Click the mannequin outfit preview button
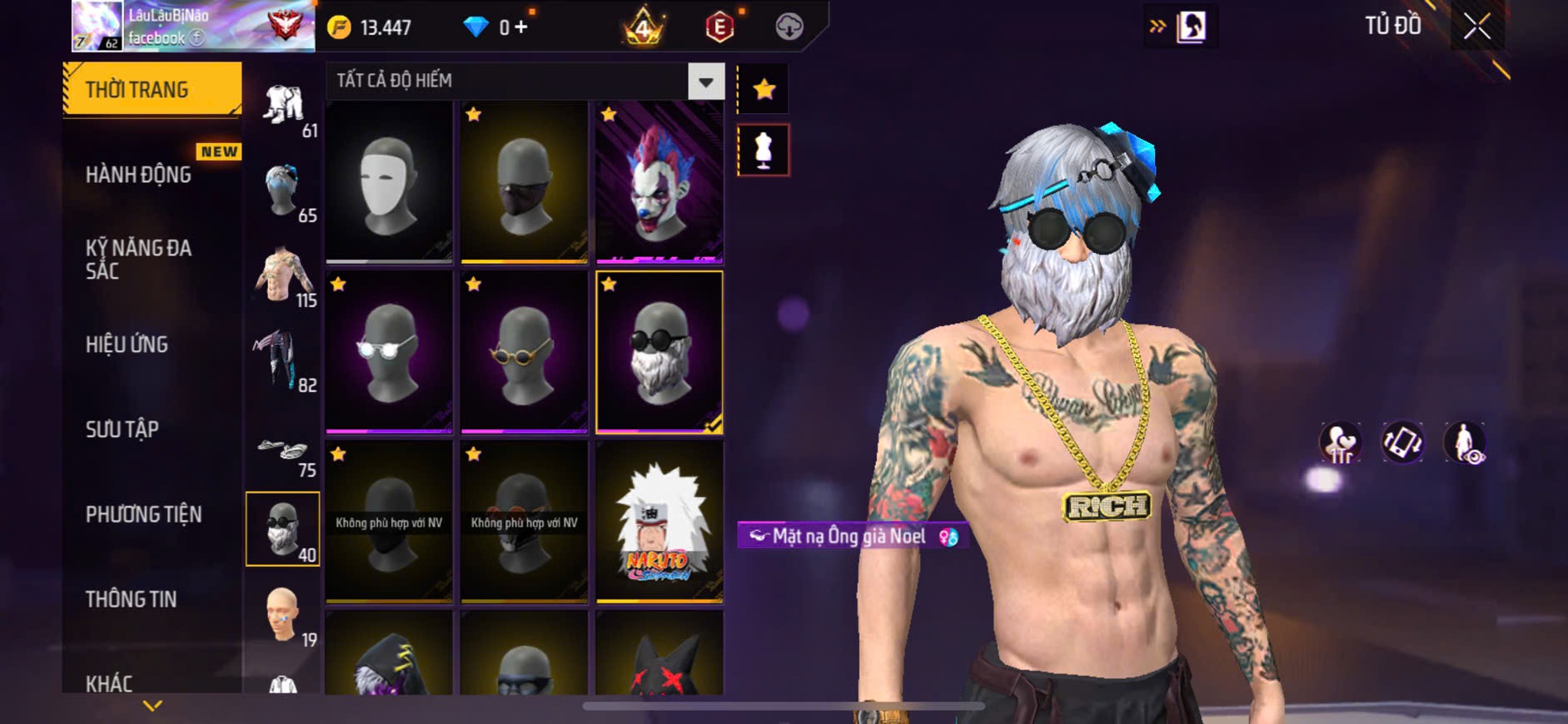 click(764, 151)
